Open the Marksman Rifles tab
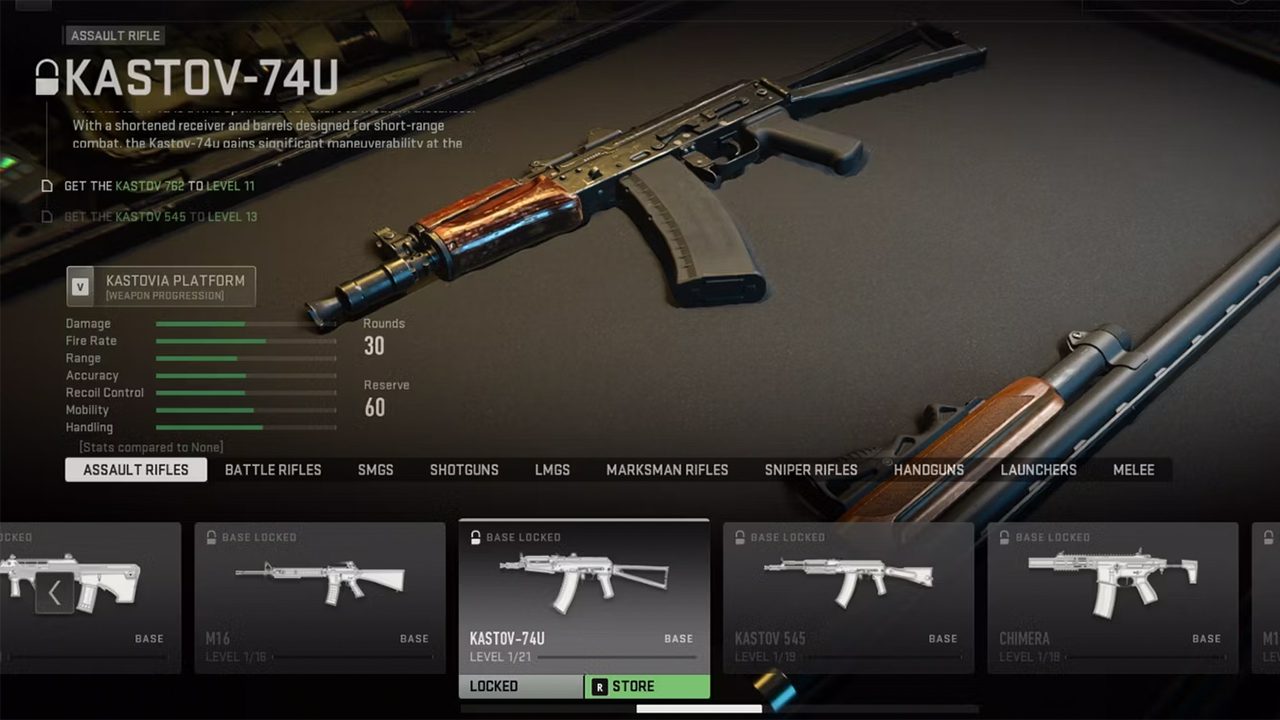The width and height of the screenshot is (1280, 720). (667, 470)
